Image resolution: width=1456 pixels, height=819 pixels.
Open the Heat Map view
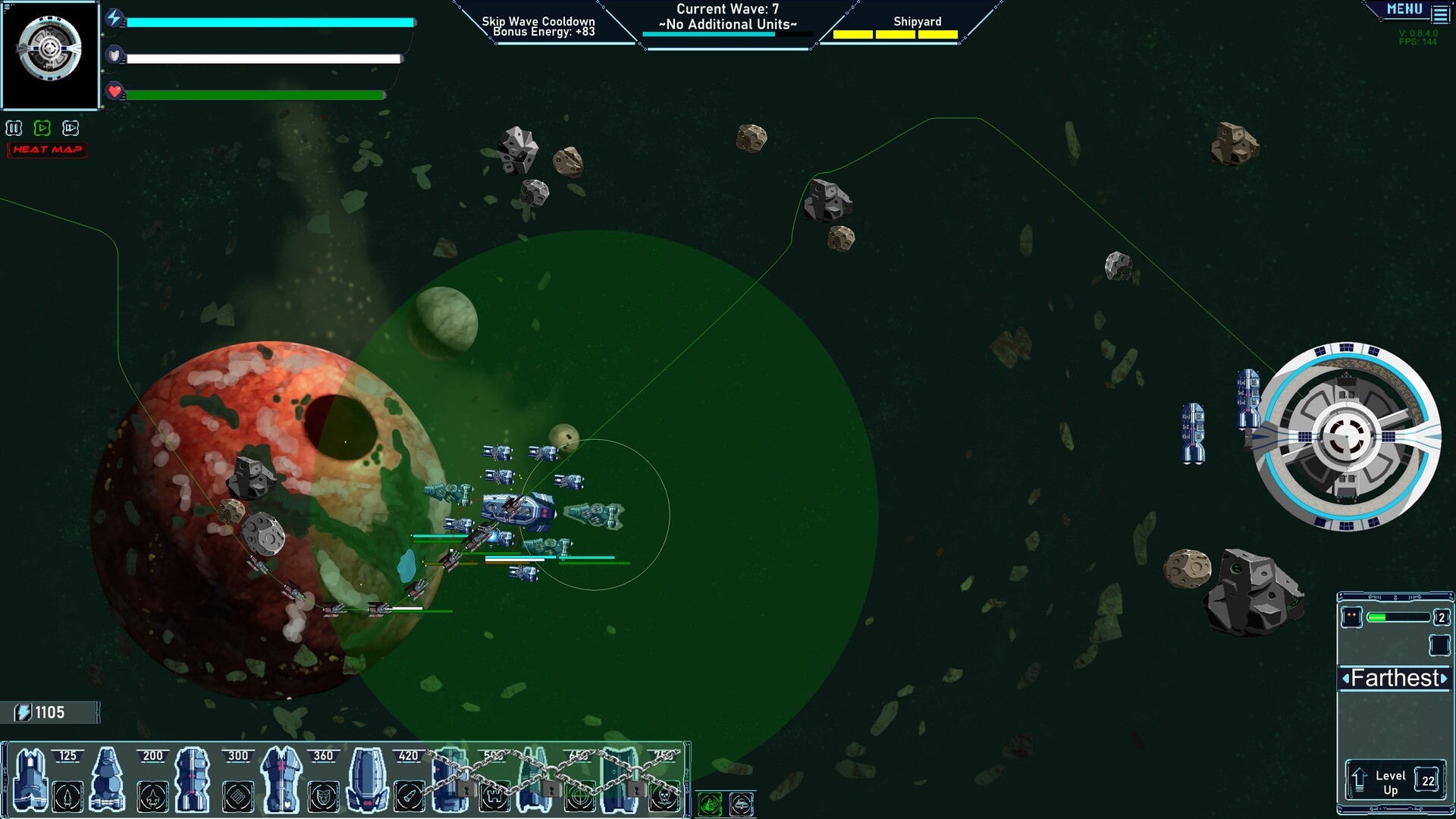tap(47, 149)
